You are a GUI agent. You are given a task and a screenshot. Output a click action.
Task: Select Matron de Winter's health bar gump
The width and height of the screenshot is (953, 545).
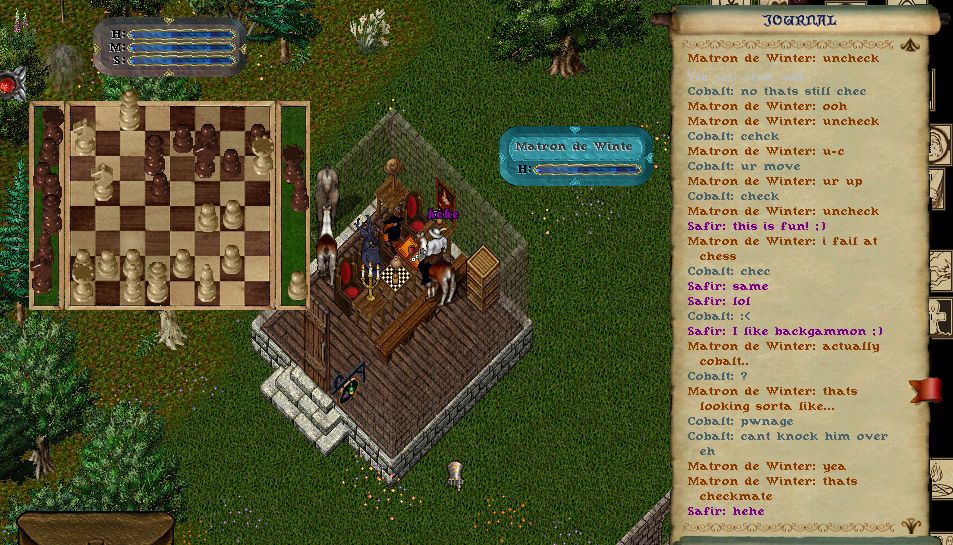pos(575,156)
